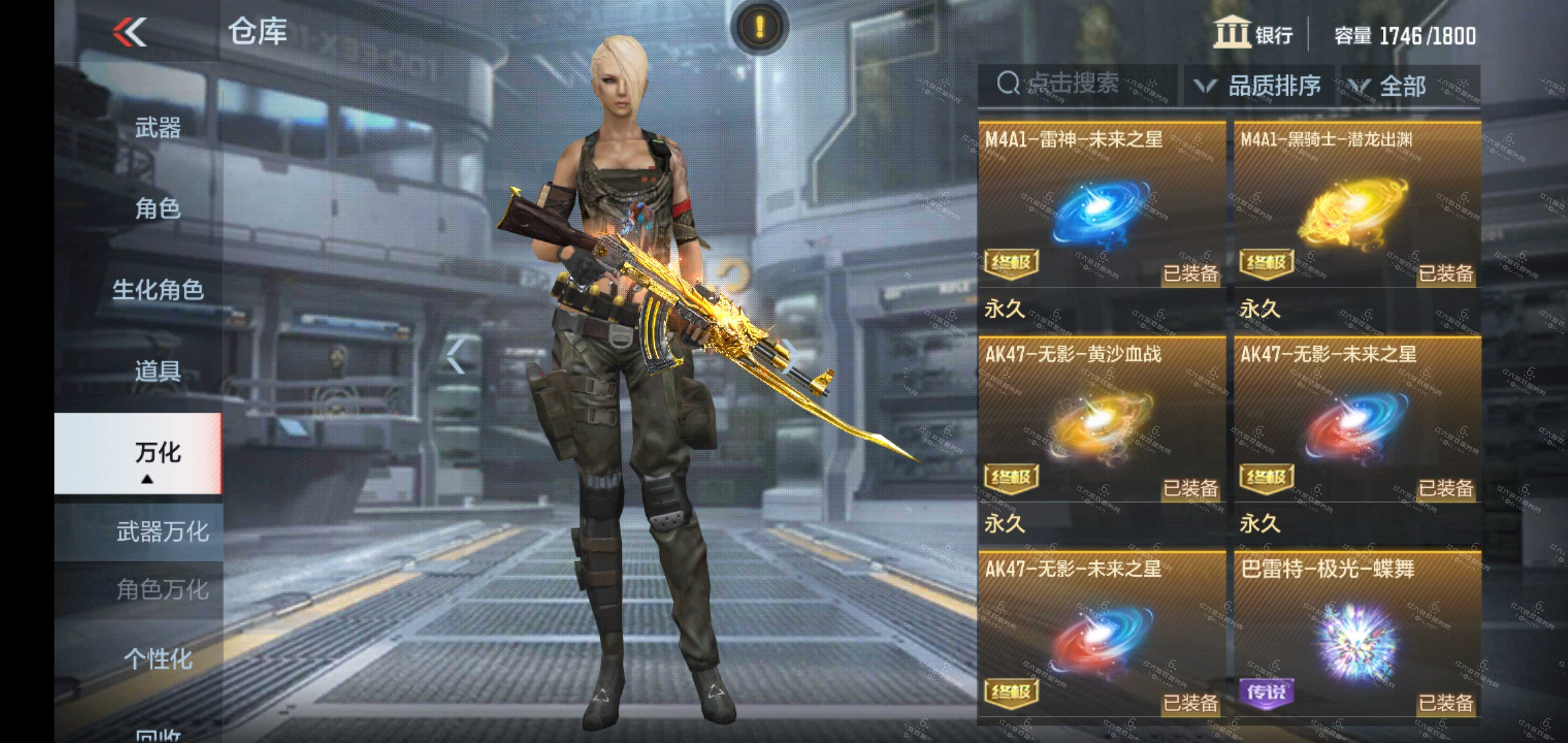Switch to the 角色 tab
Image resolution: width=1568 pixels, height=743 pixels.
tap(157, 208)
